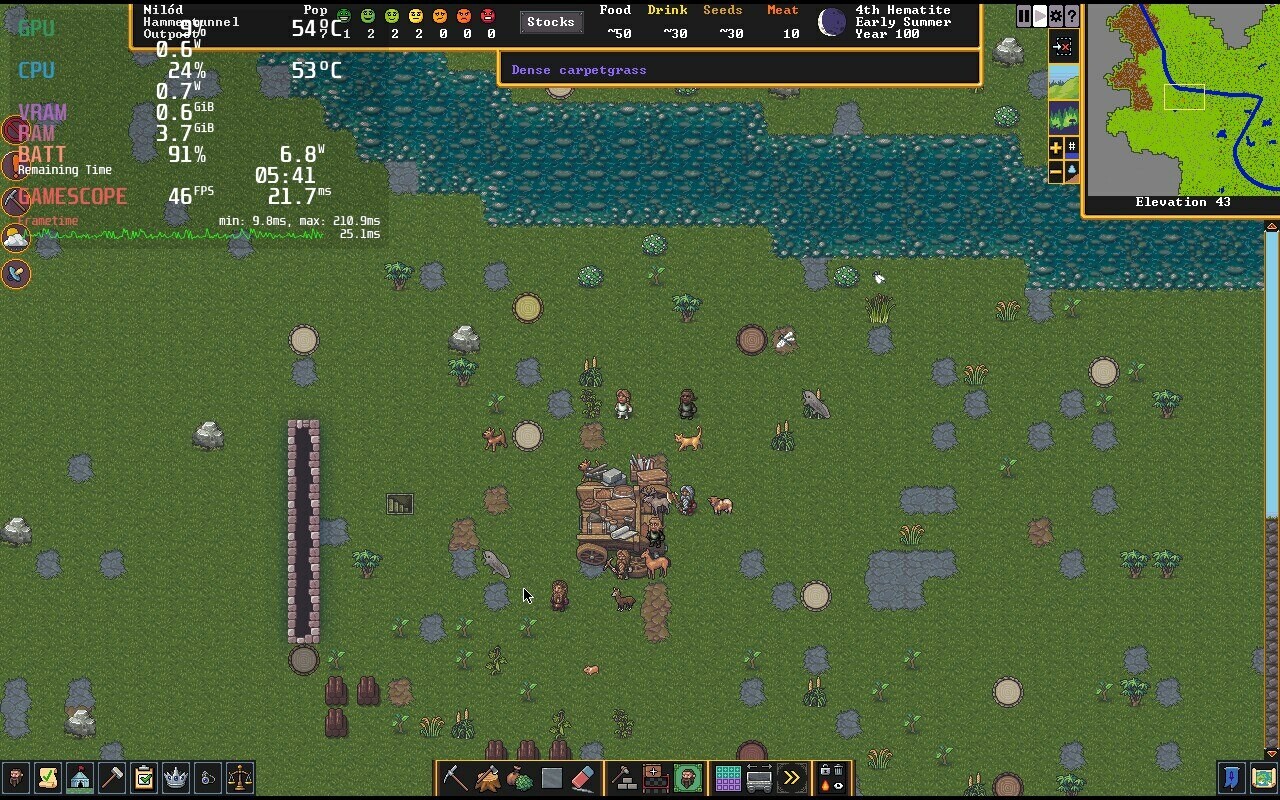Viewport: 1280px width, 800px height.
Task: Open the justice scales icon
Action: pyautogui.click(x=240, y=777)
